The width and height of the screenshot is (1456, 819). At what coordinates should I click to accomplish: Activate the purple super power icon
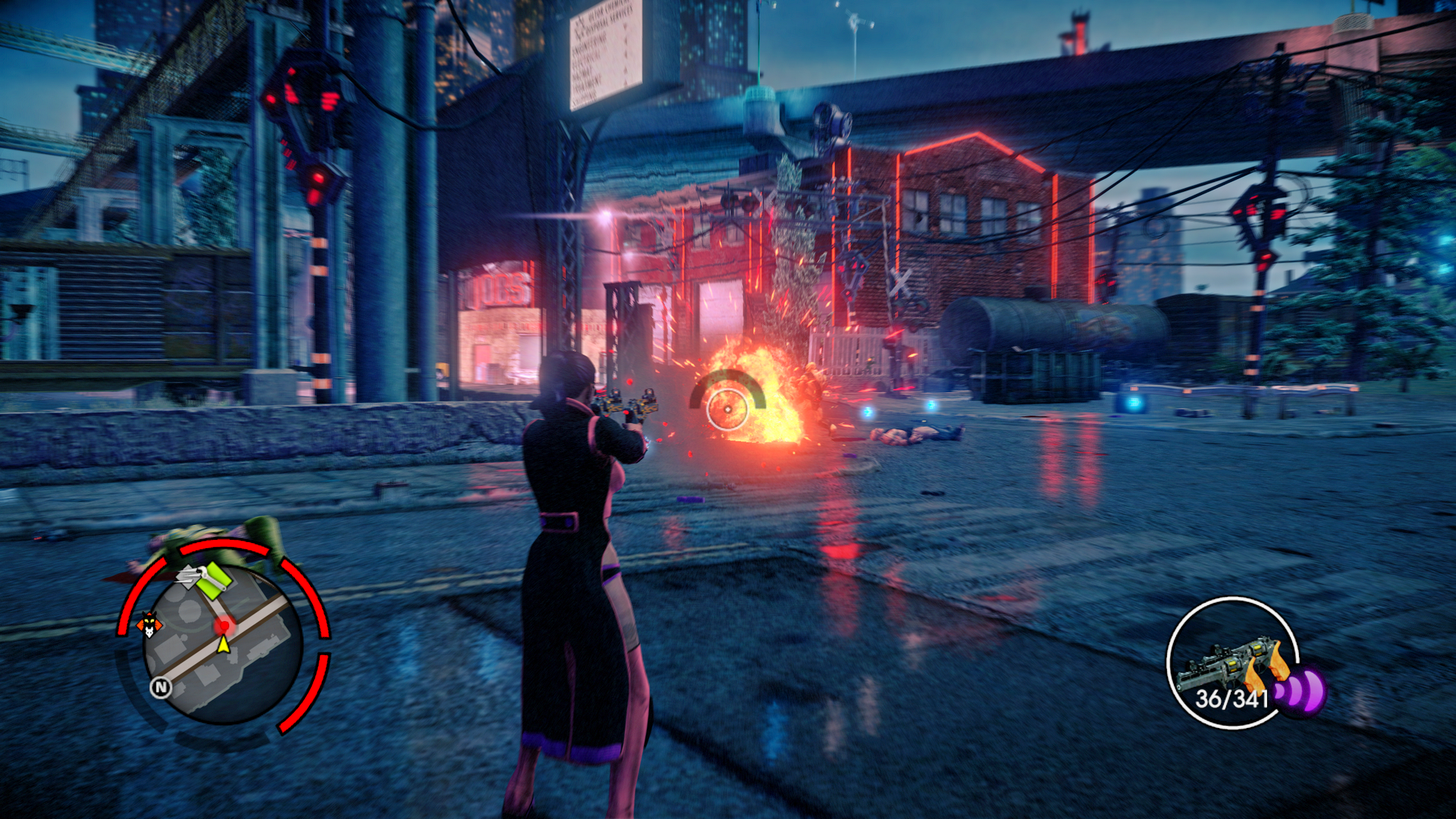point(1303,691)
